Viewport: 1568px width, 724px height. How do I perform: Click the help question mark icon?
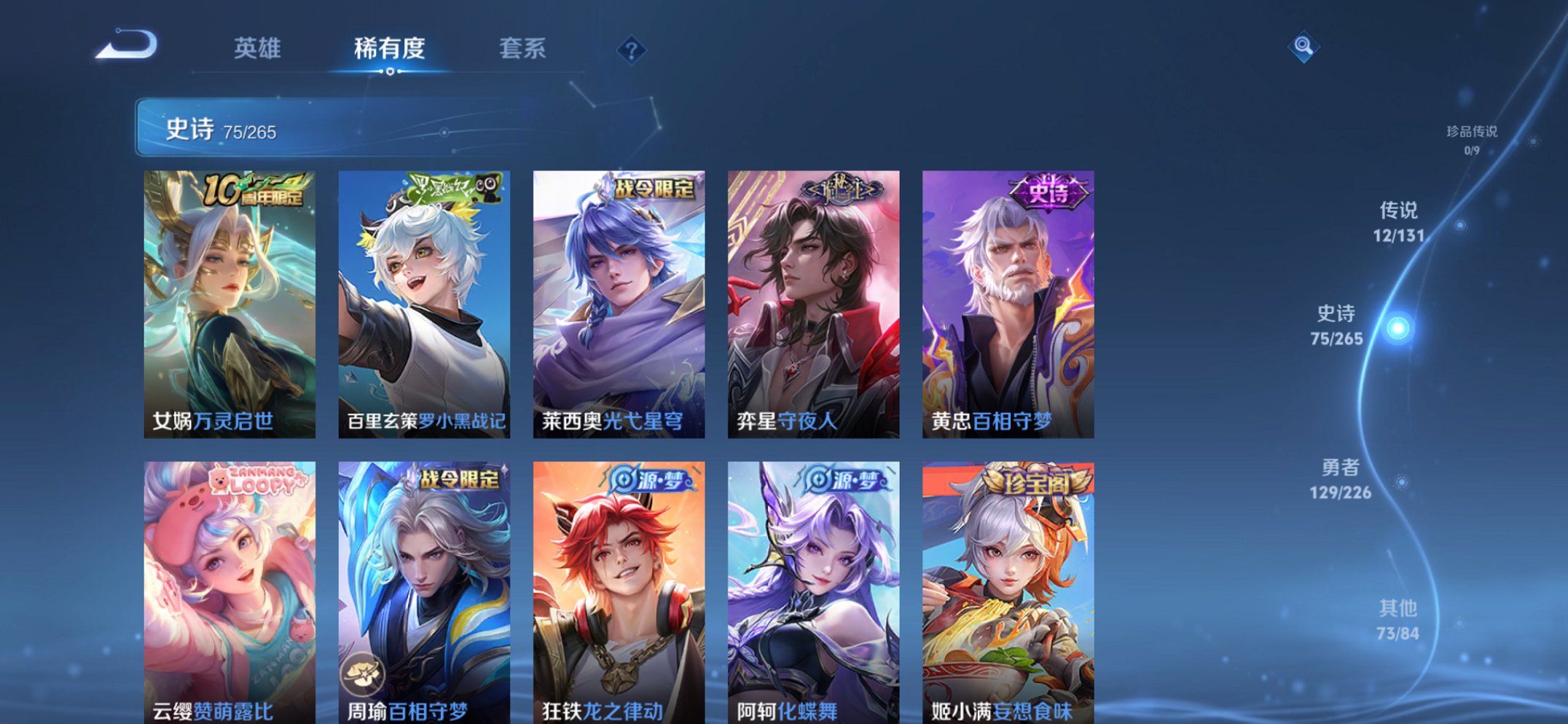(632, 50)
